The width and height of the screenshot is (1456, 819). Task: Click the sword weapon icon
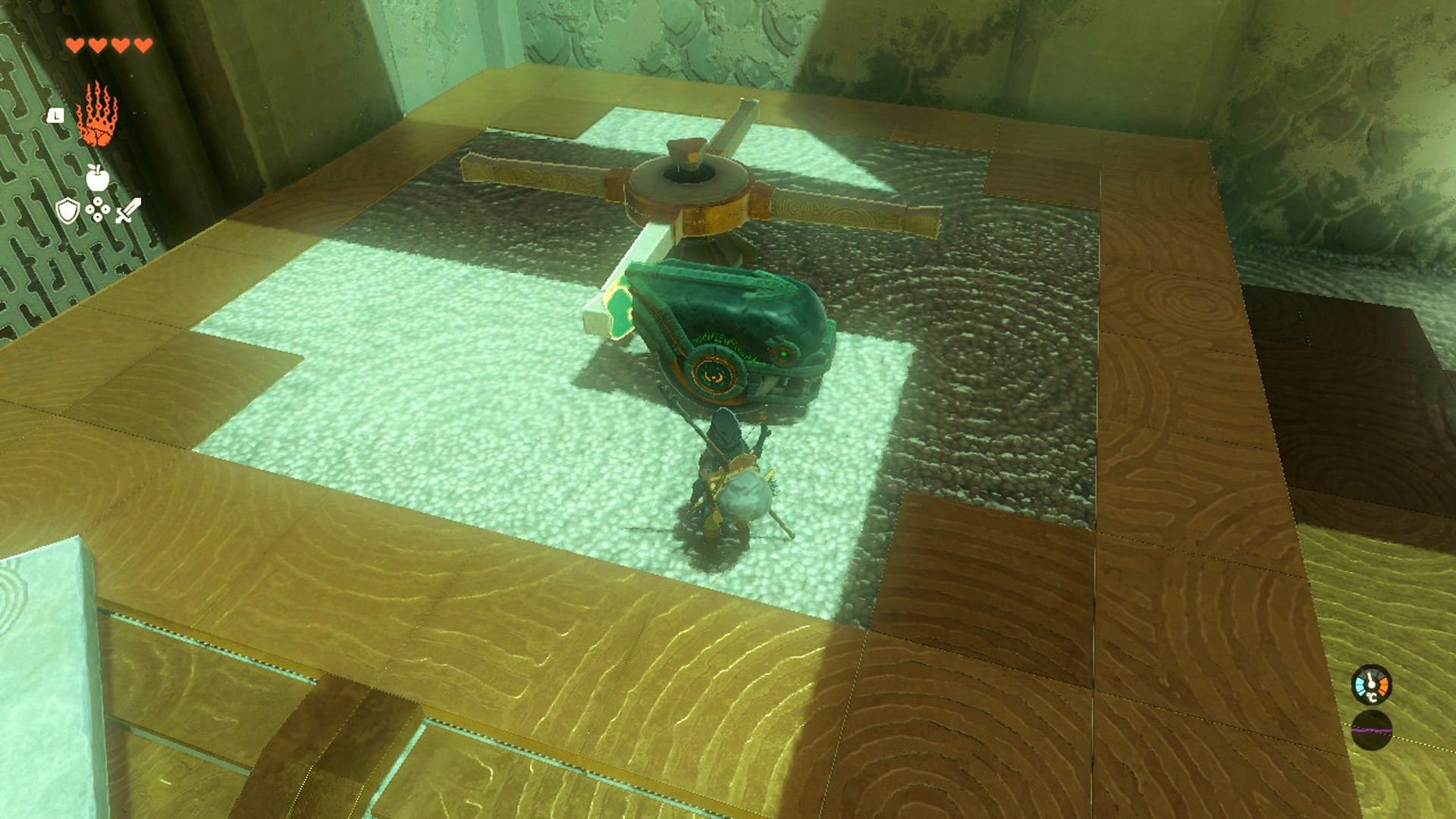(x=128, y=209)
